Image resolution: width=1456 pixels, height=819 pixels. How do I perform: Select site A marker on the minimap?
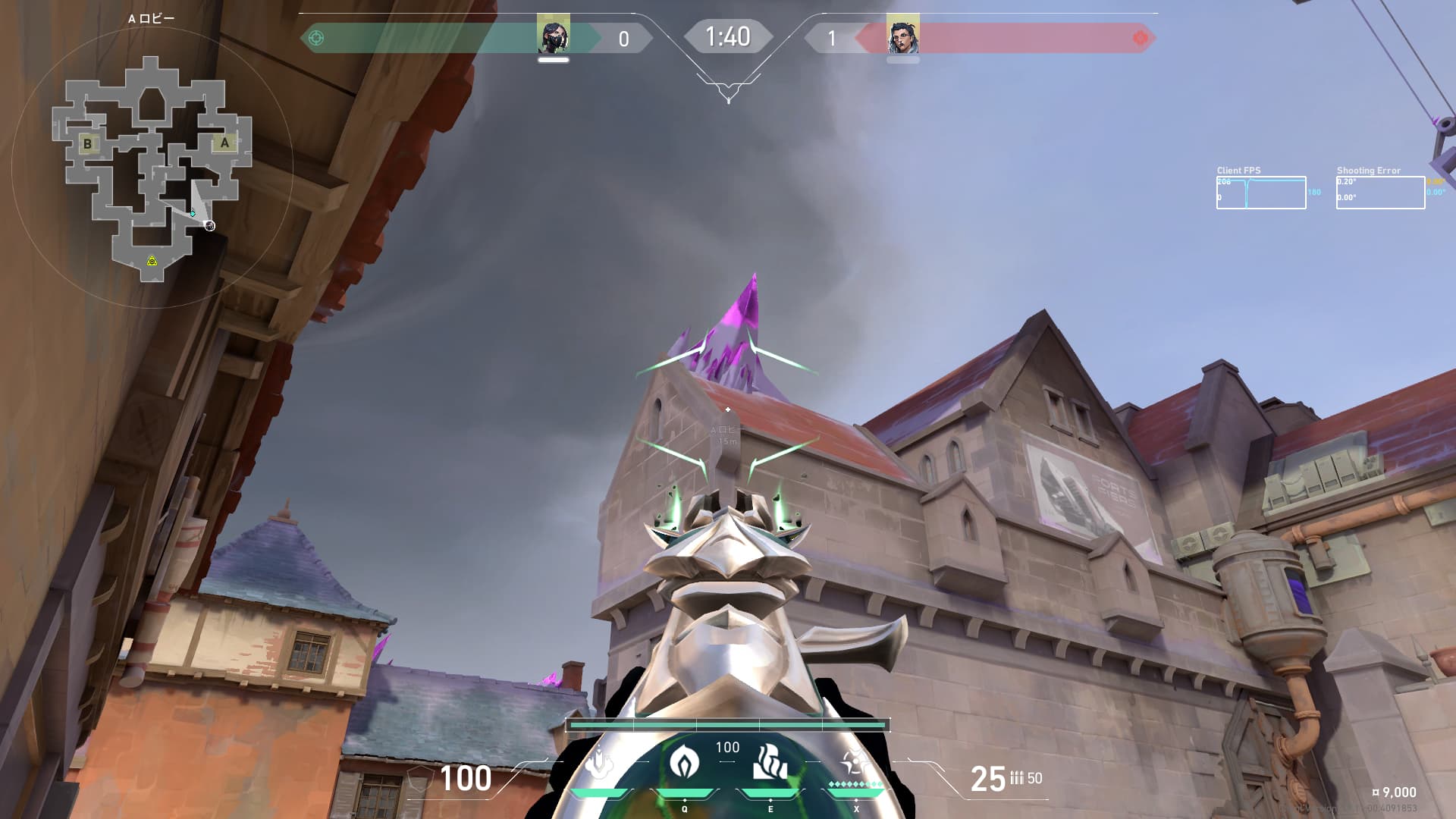pyautogui.click(x=224, y=143)
